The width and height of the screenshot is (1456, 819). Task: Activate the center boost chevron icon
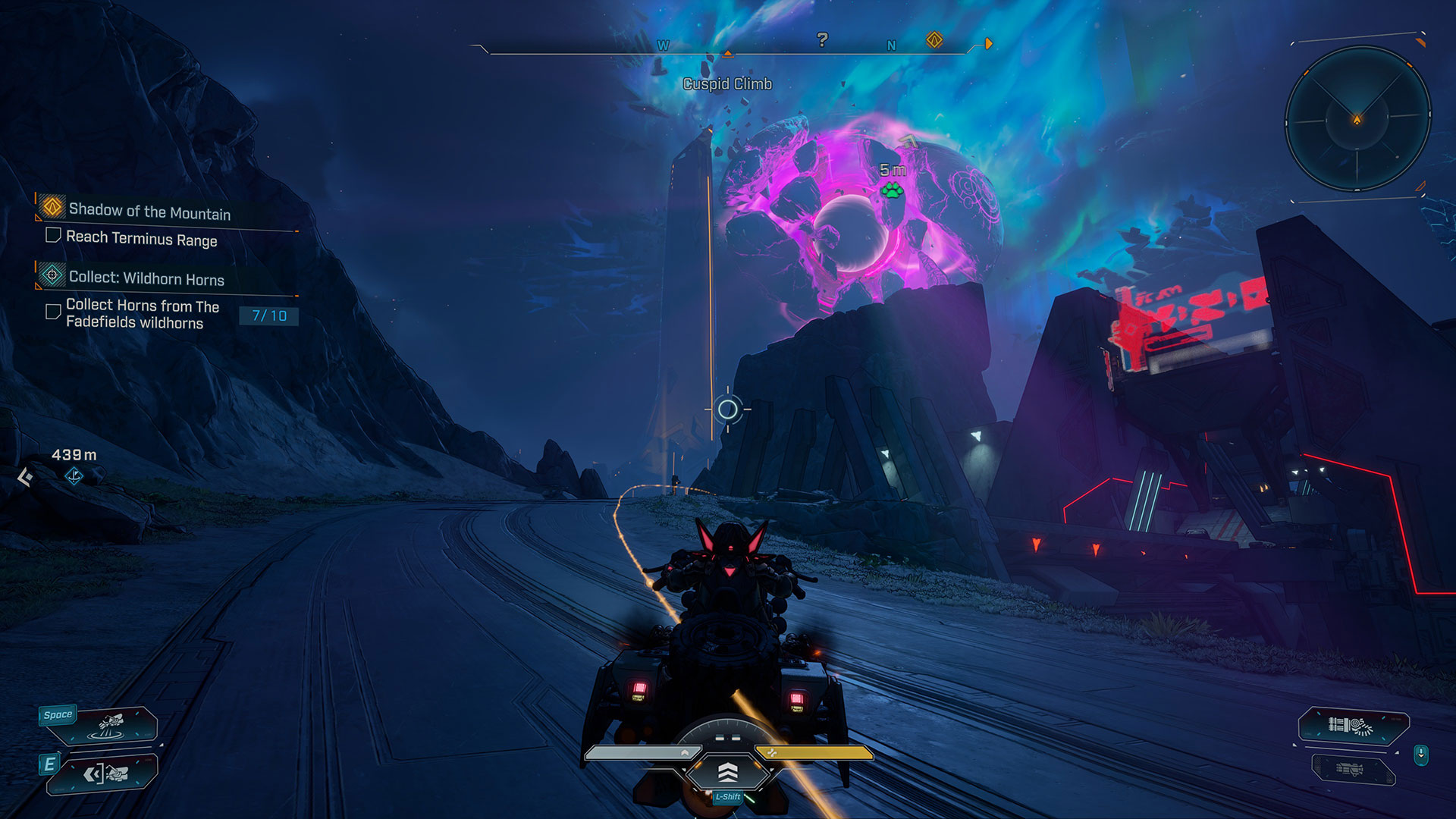(727, 773)
